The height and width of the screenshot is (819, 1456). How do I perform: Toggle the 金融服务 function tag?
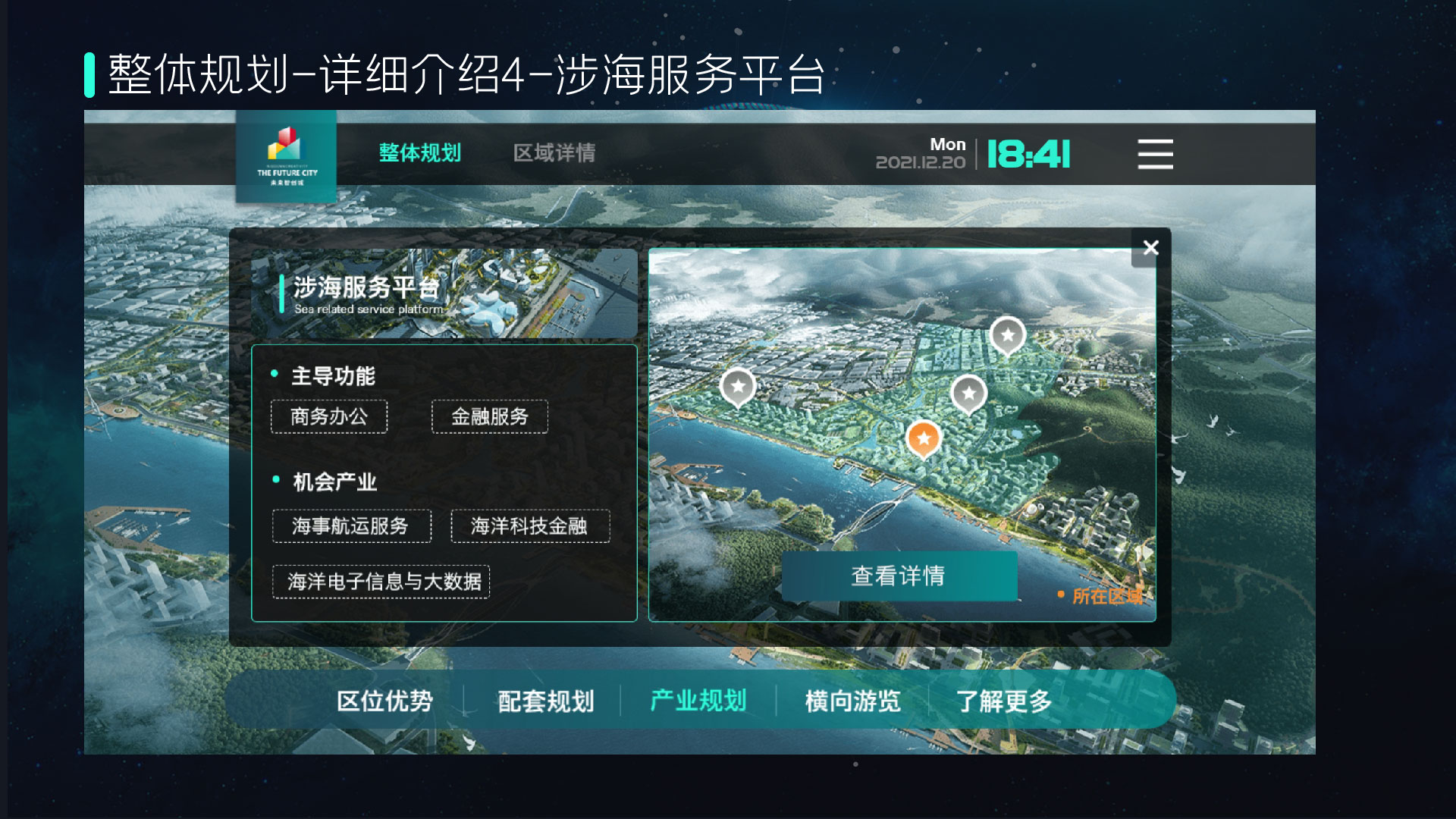coord(489,416)
